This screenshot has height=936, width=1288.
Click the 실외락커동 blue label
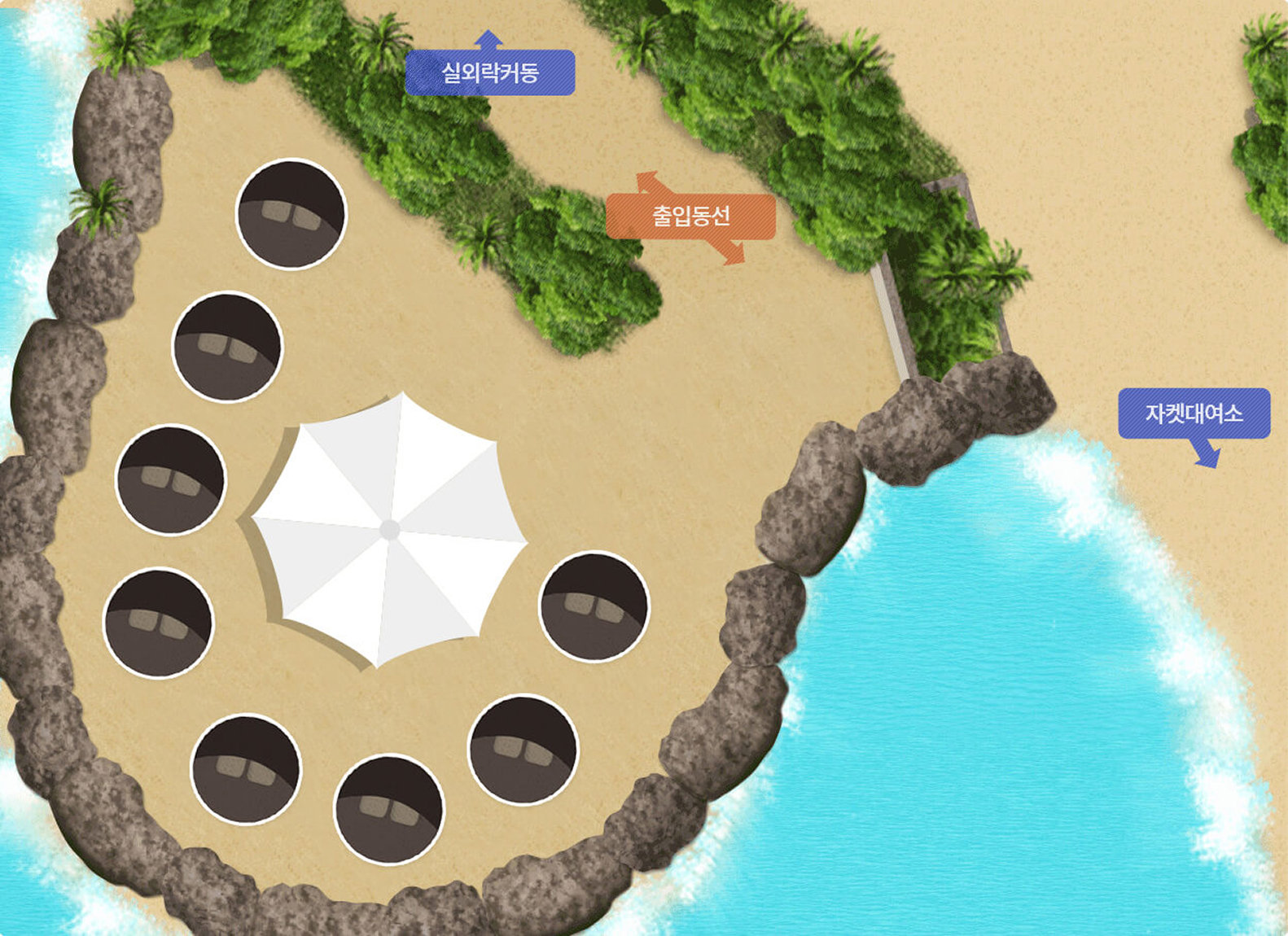pos(490,73)
